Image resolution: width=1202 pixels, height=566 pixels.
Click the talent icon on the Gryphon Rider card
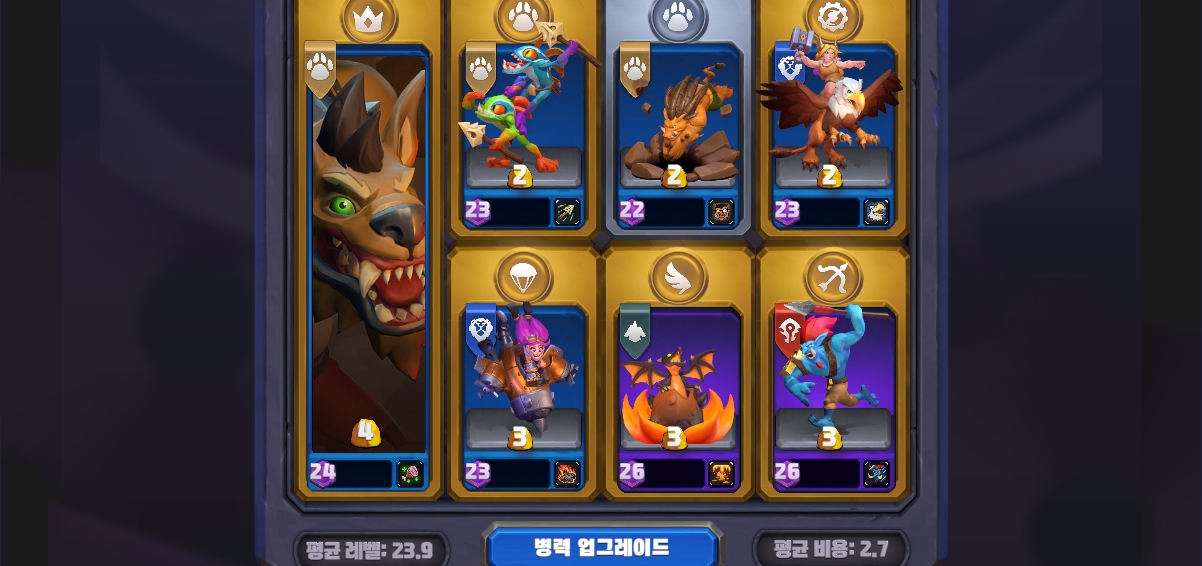[876, 212]
